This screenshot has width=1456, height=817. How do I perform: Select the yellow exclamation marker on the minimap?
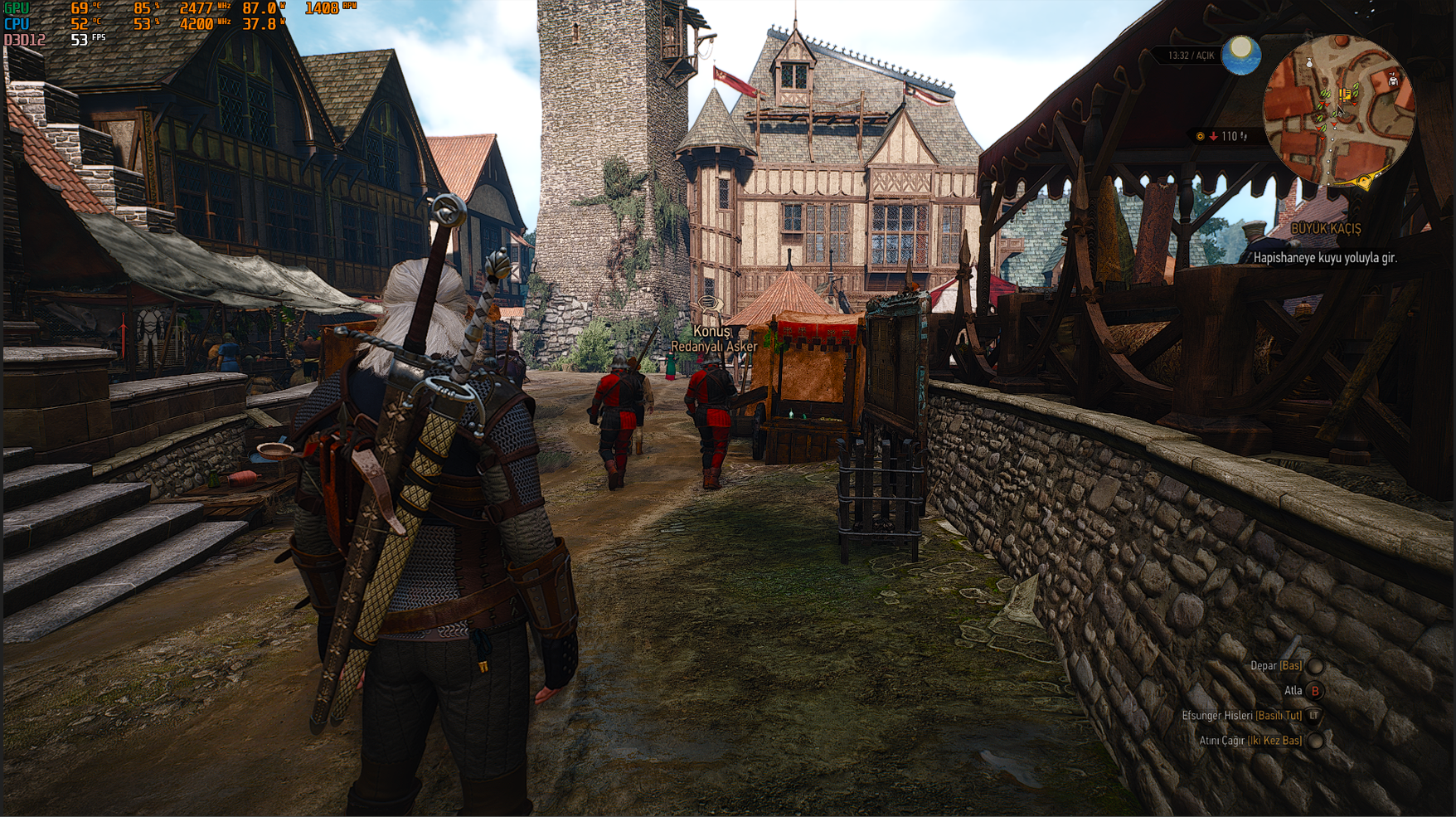click(1346, 95)
